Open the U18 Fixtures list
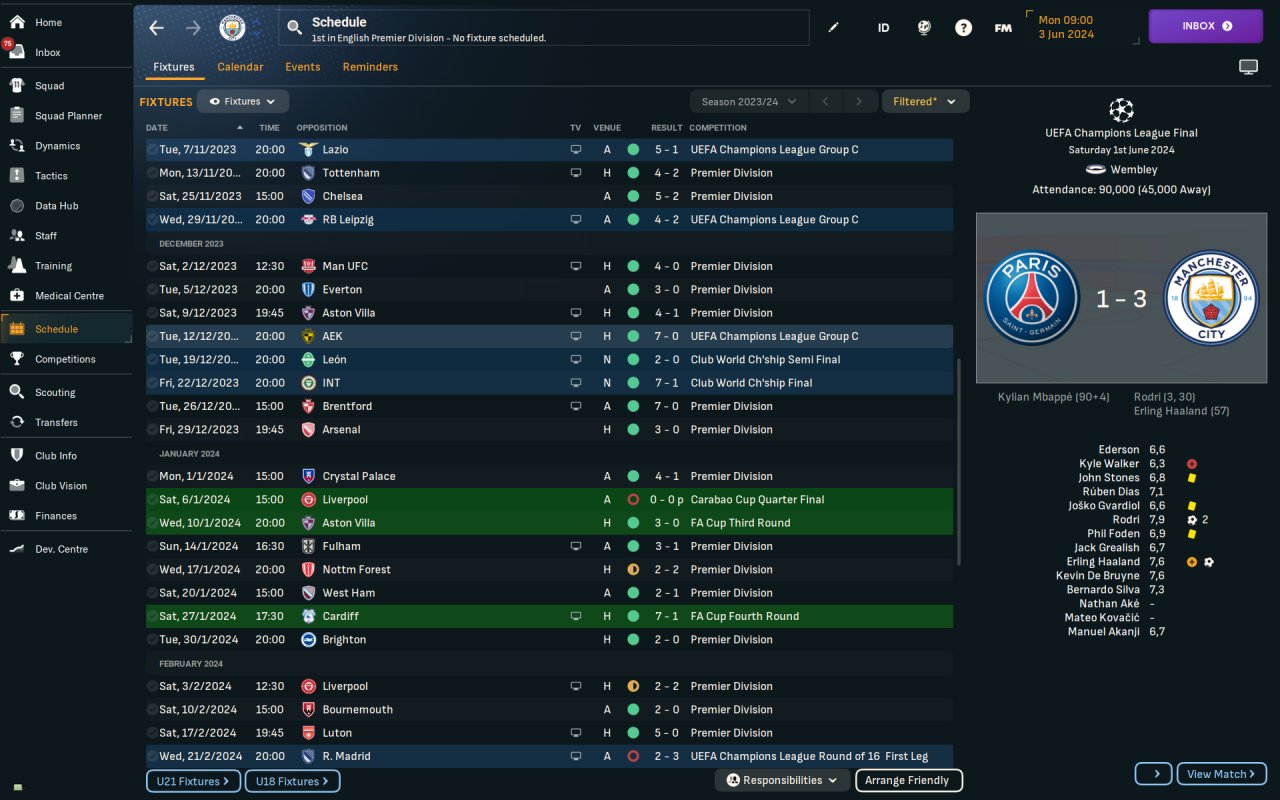The width and height of the screenshot is (1280, 800). point(292,781)
